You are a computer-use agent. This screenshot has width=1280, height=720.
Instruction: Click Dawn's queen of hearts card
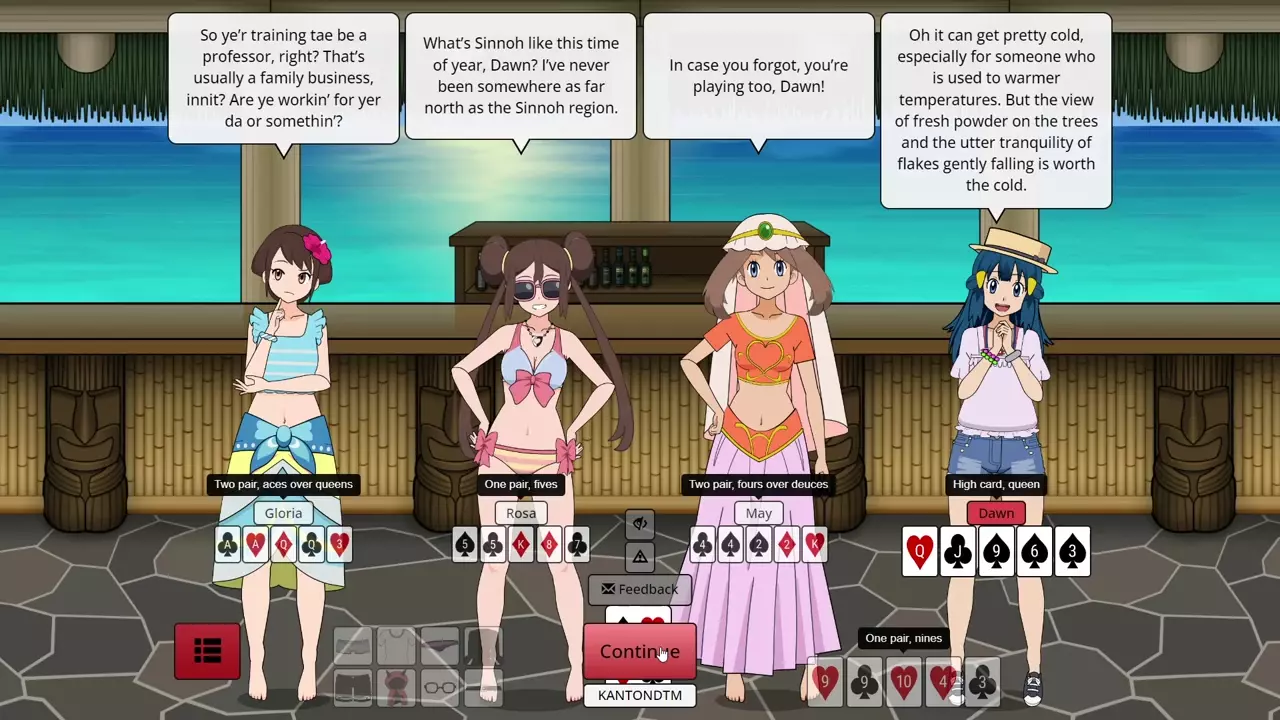(919, 551)
